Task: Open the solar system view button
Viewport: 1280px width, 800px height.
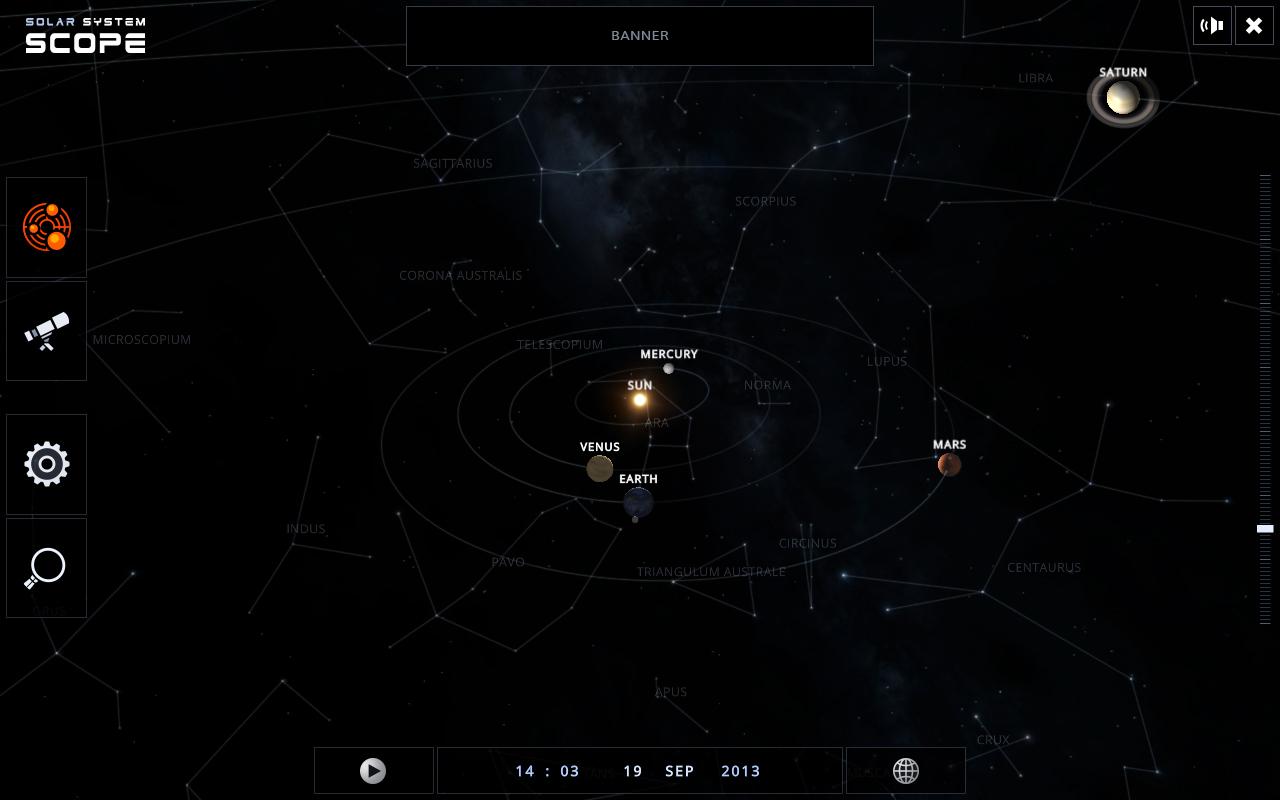Action: click(x=47, y=227)
